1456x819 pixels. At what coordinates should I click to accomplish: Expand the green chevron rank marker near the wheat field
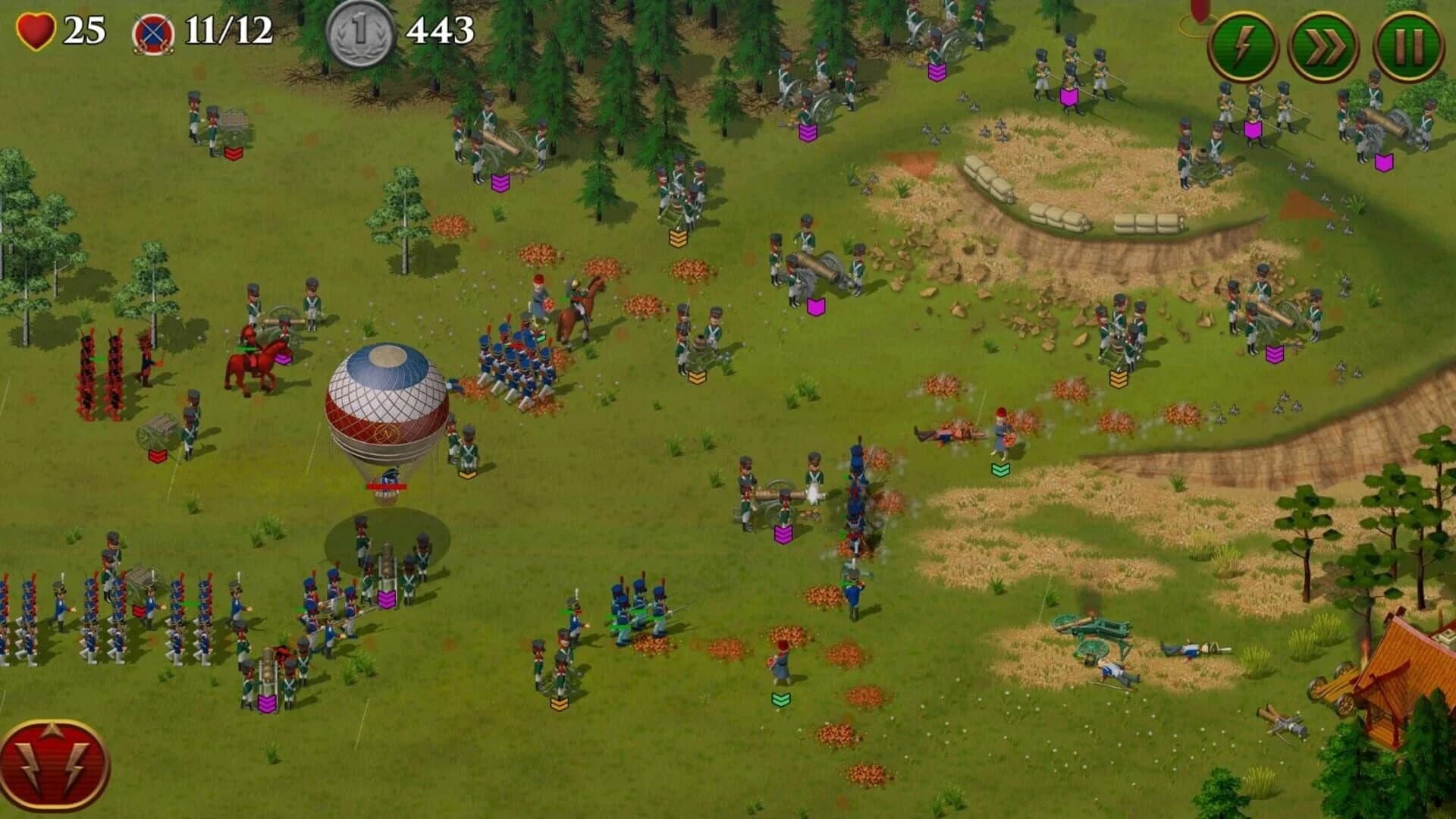click(999, 469)
